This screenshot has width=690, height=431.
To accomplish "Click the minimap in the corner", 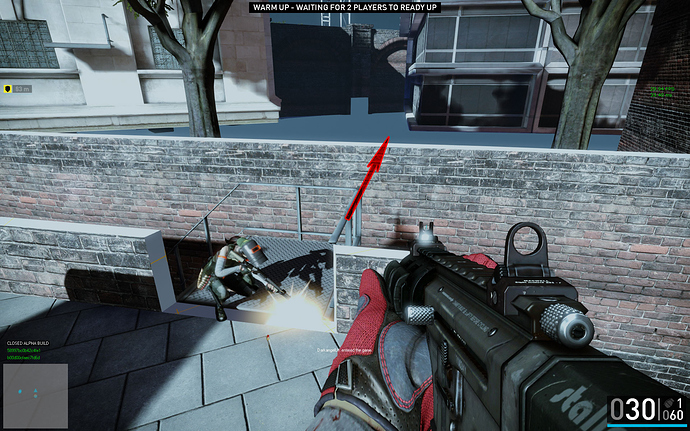I will coord(34,394).
